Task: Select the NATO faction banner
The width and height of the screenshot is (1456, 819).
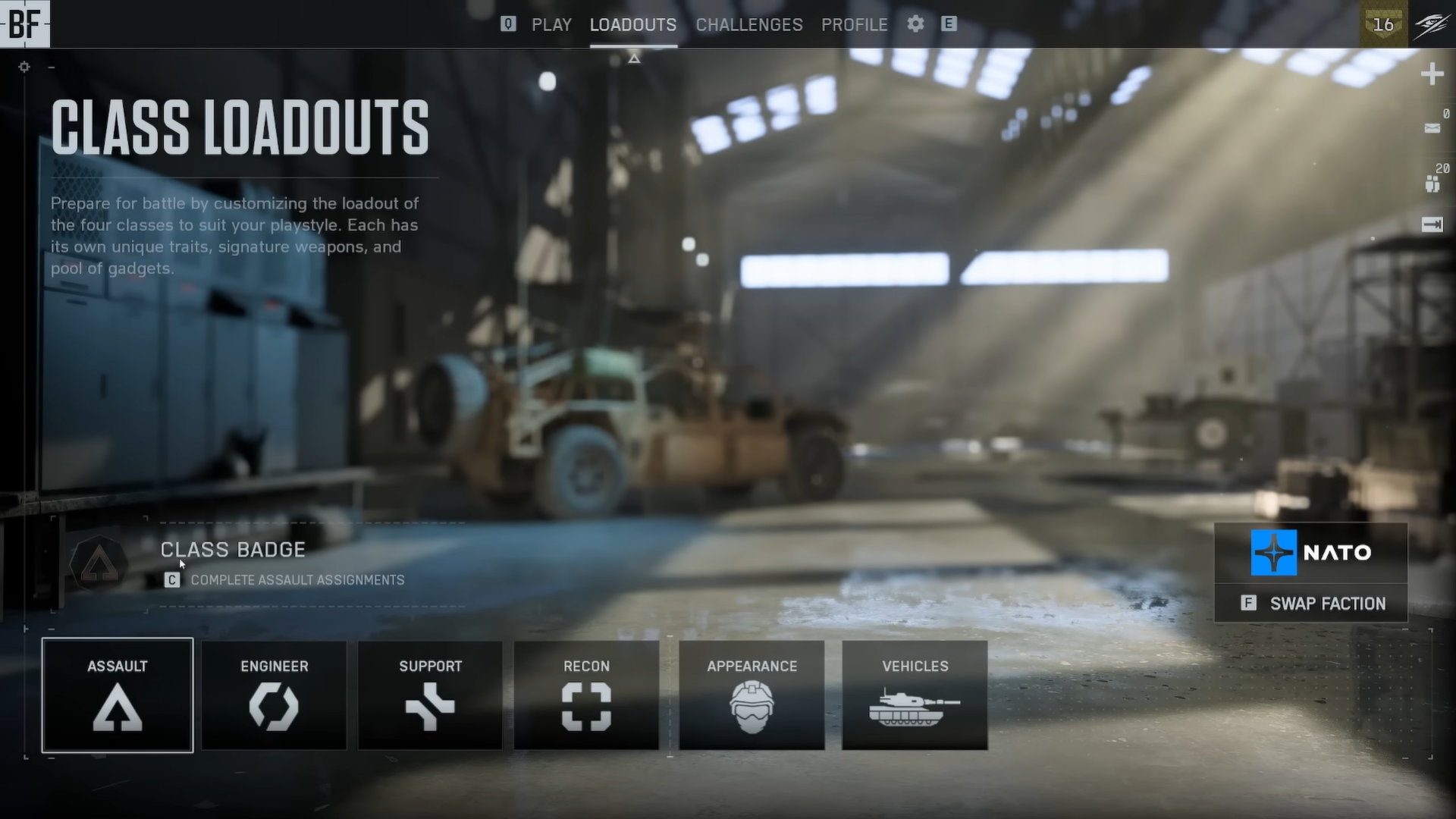Action: pyautogui.click(x=1311, y=552)
